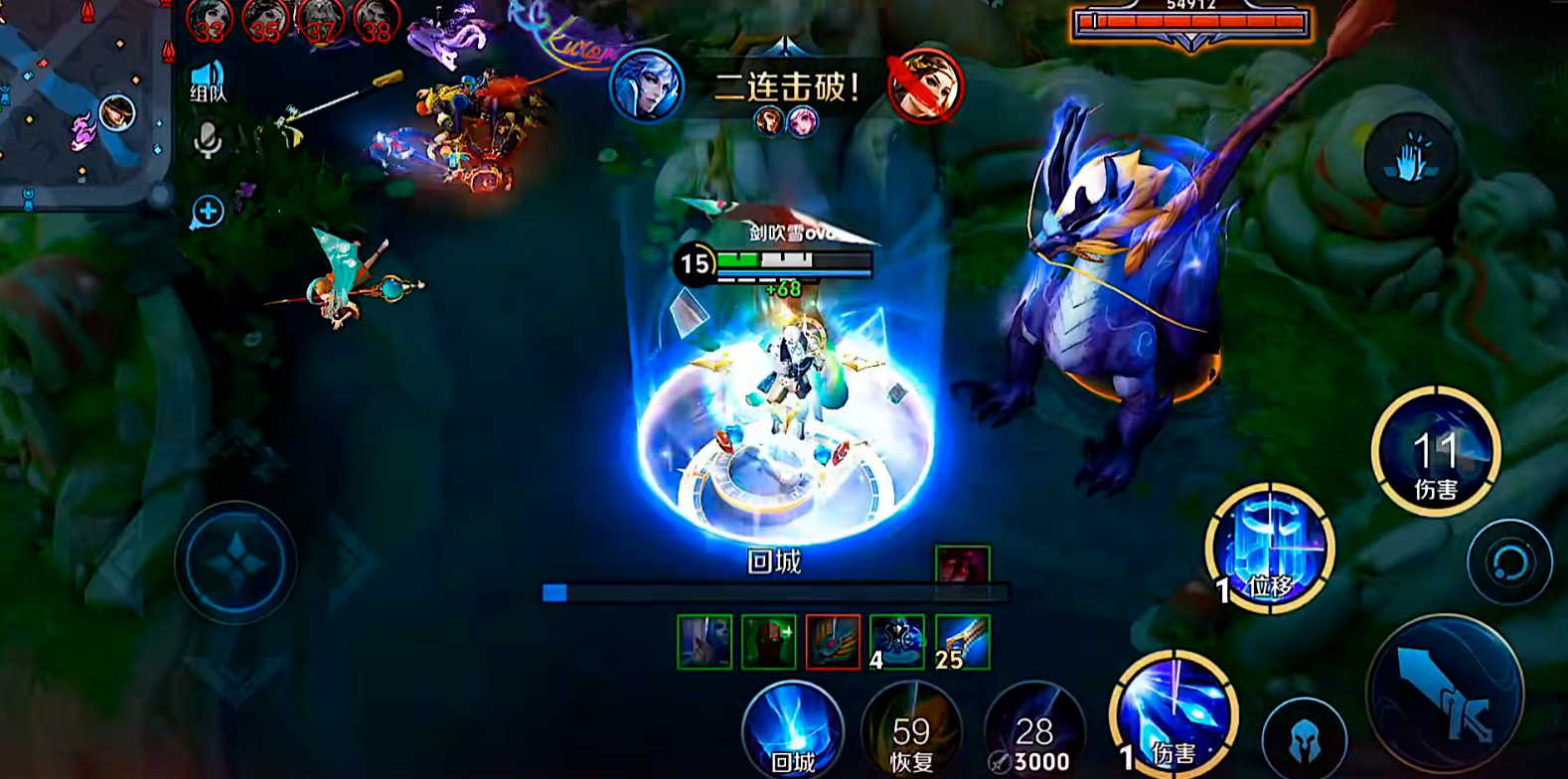Cast the 伤害 ultimate showing cooldown 11
Image resolution: width=1568 pixels, height=779 pixels.
(x=1435, y=452)
